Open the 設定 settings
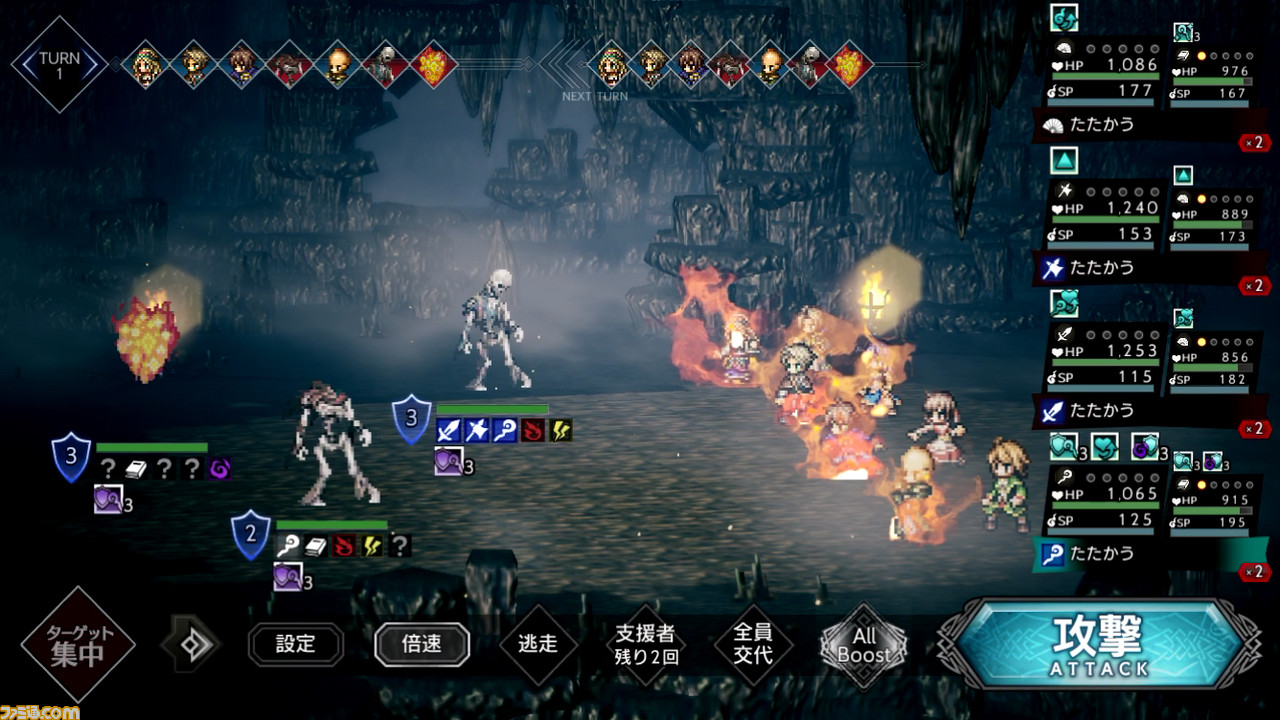The height and width of the screenshot is (720, 1280). tap(296, 644)
